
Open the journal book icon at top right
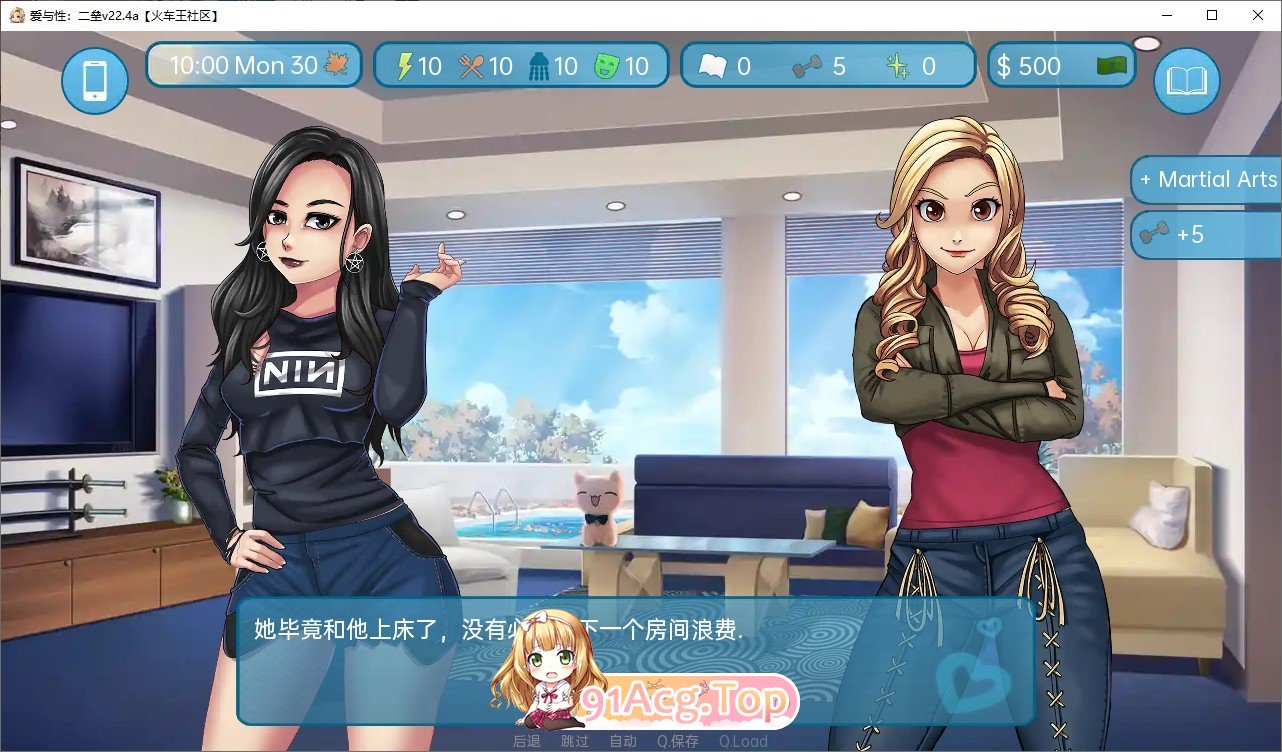[1186, 80]
